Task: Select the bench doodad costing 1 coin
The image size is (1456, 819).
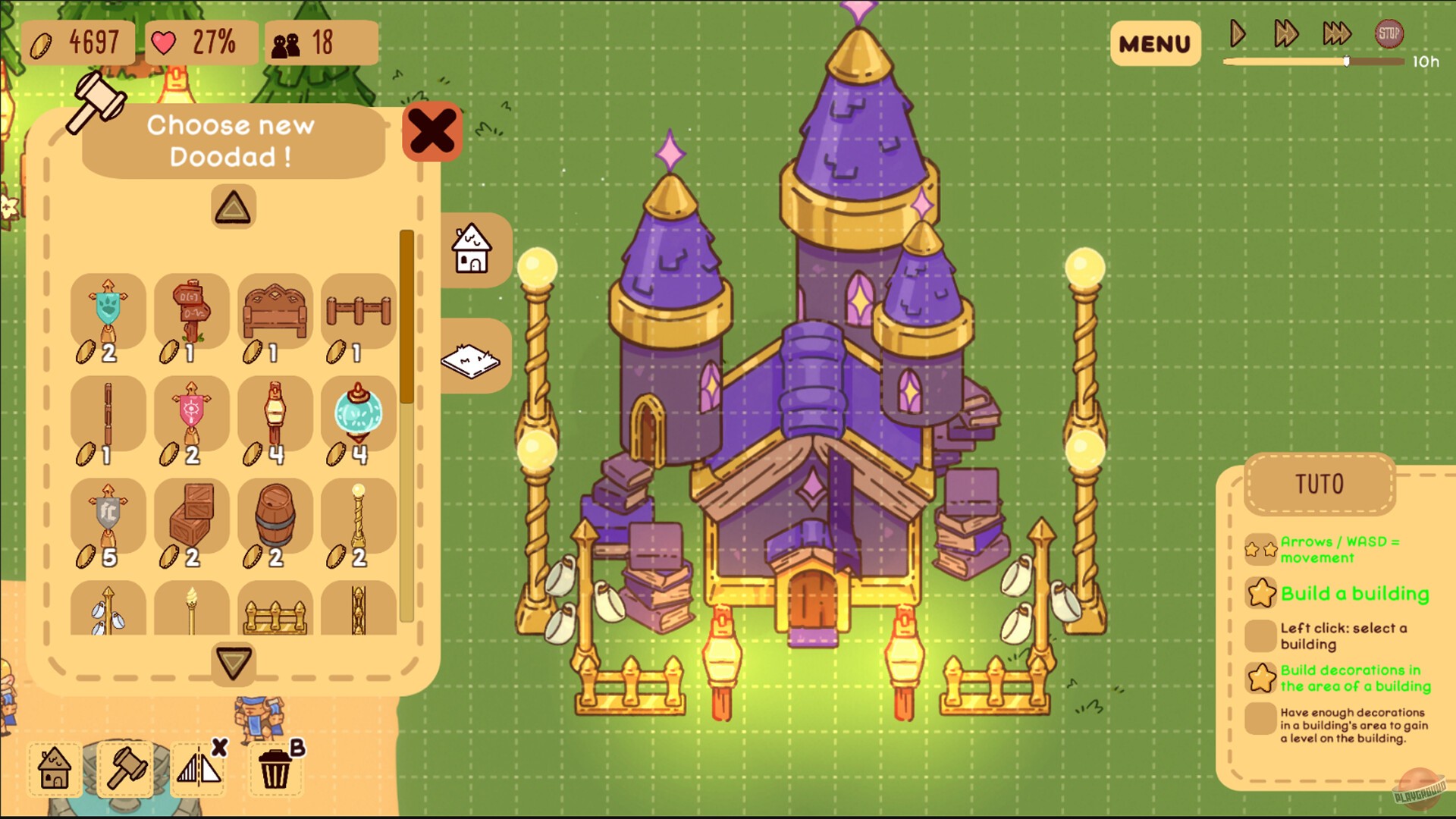Action: point(275,311)
